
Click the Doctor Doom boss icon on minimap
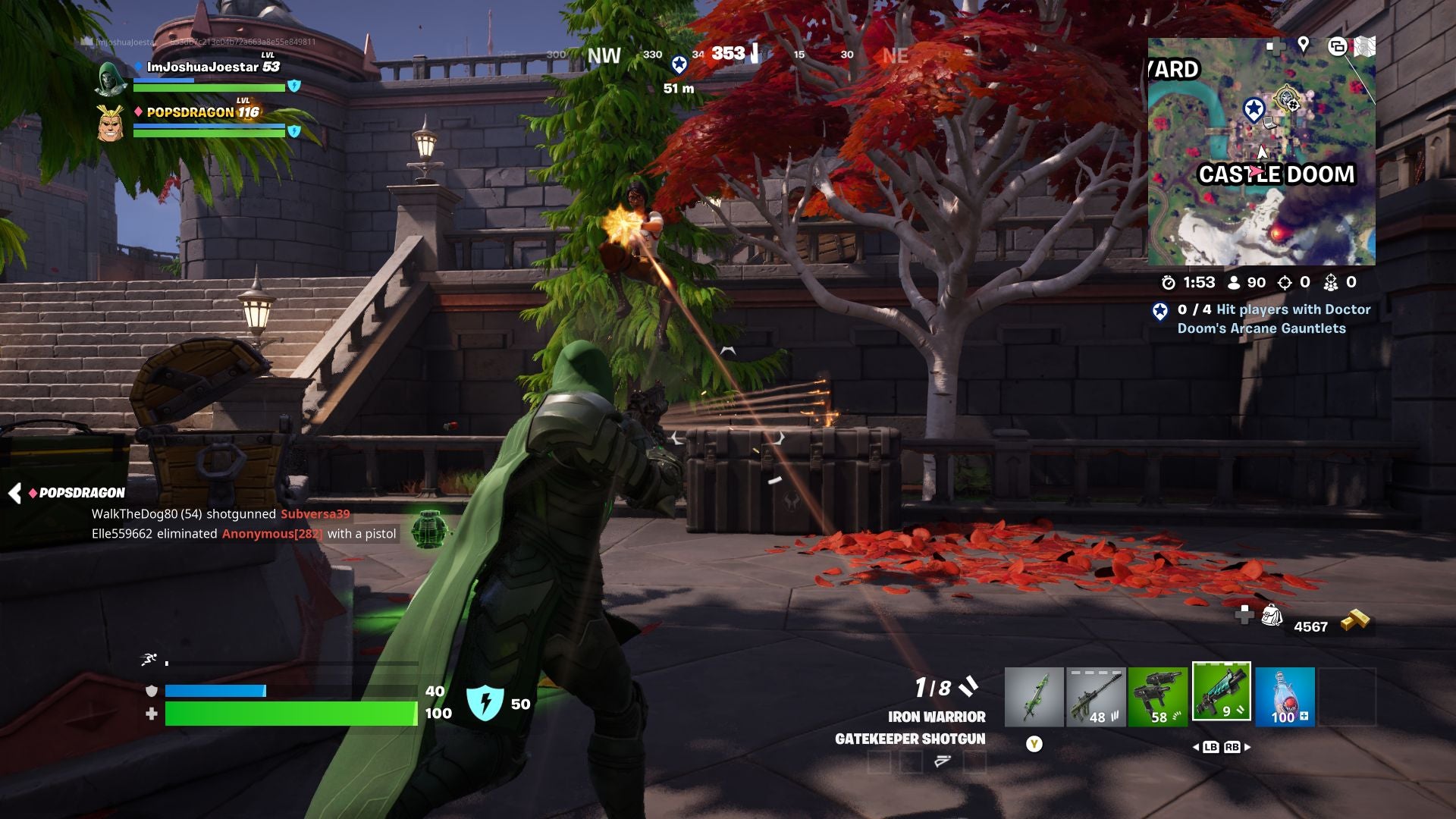(1286, 97)
